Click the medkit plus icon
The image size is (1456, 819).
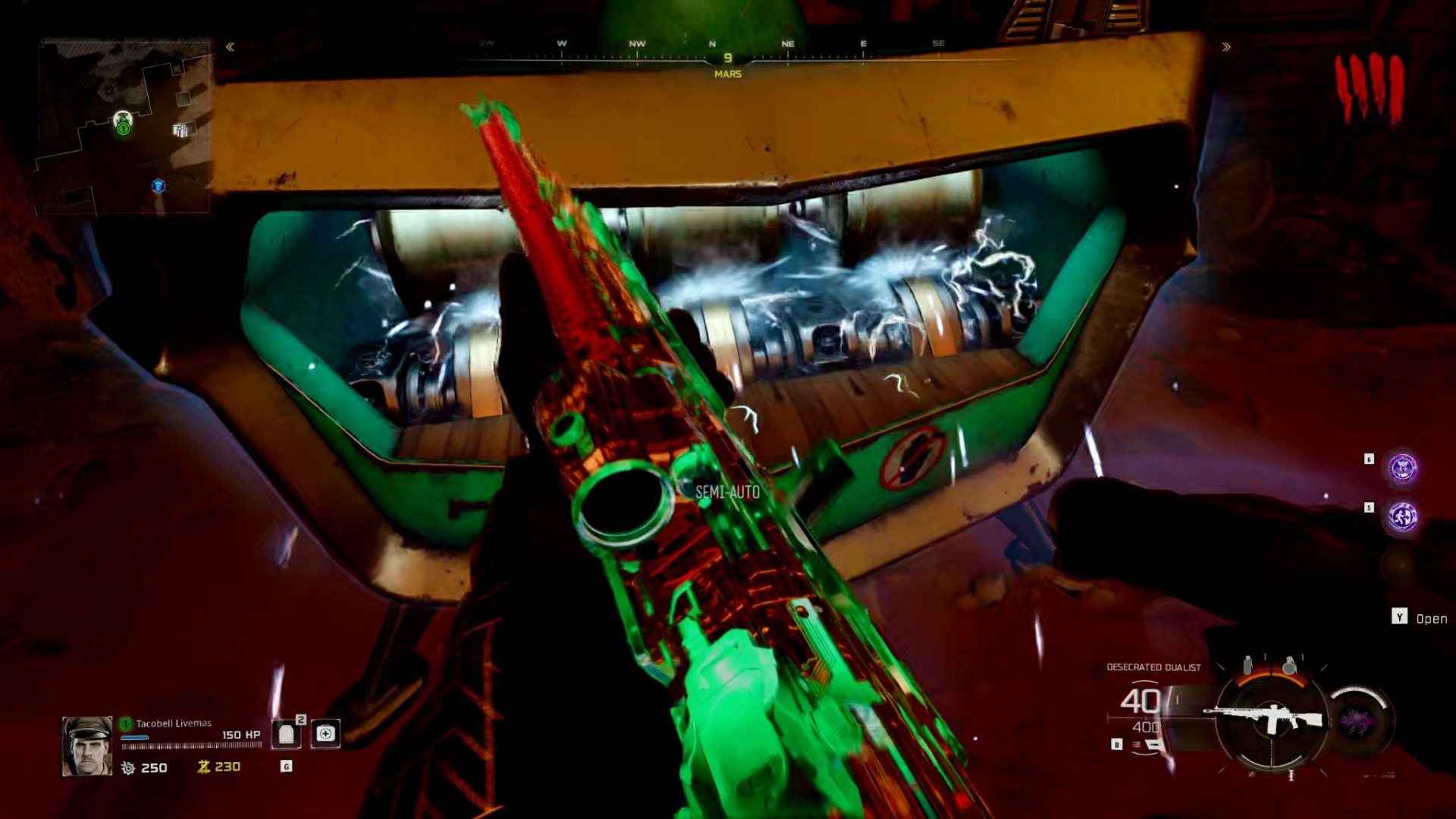(x=326, y=734)
